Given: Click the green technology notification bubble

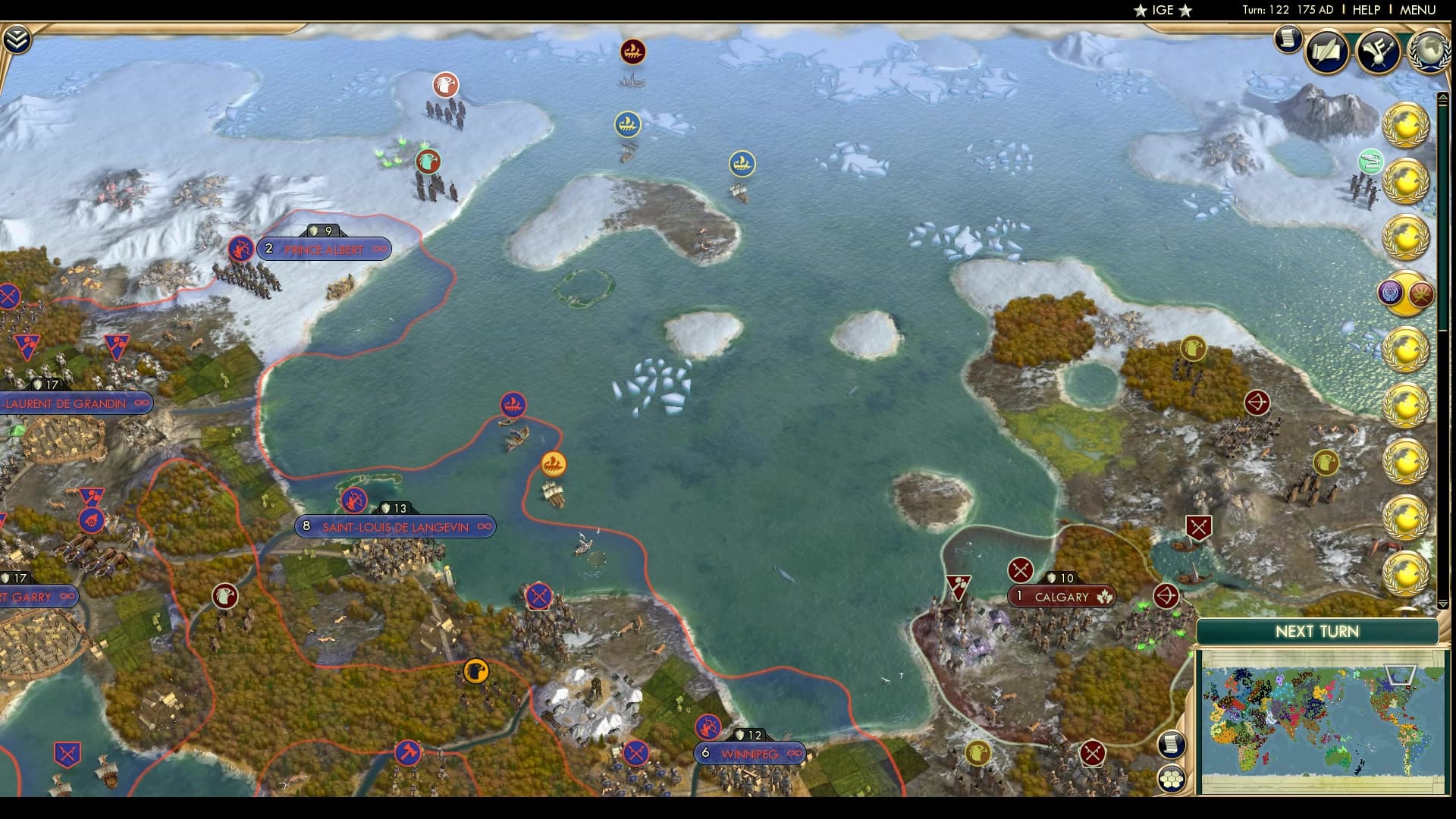Looking at the screenshot, I should (1370, 162).
